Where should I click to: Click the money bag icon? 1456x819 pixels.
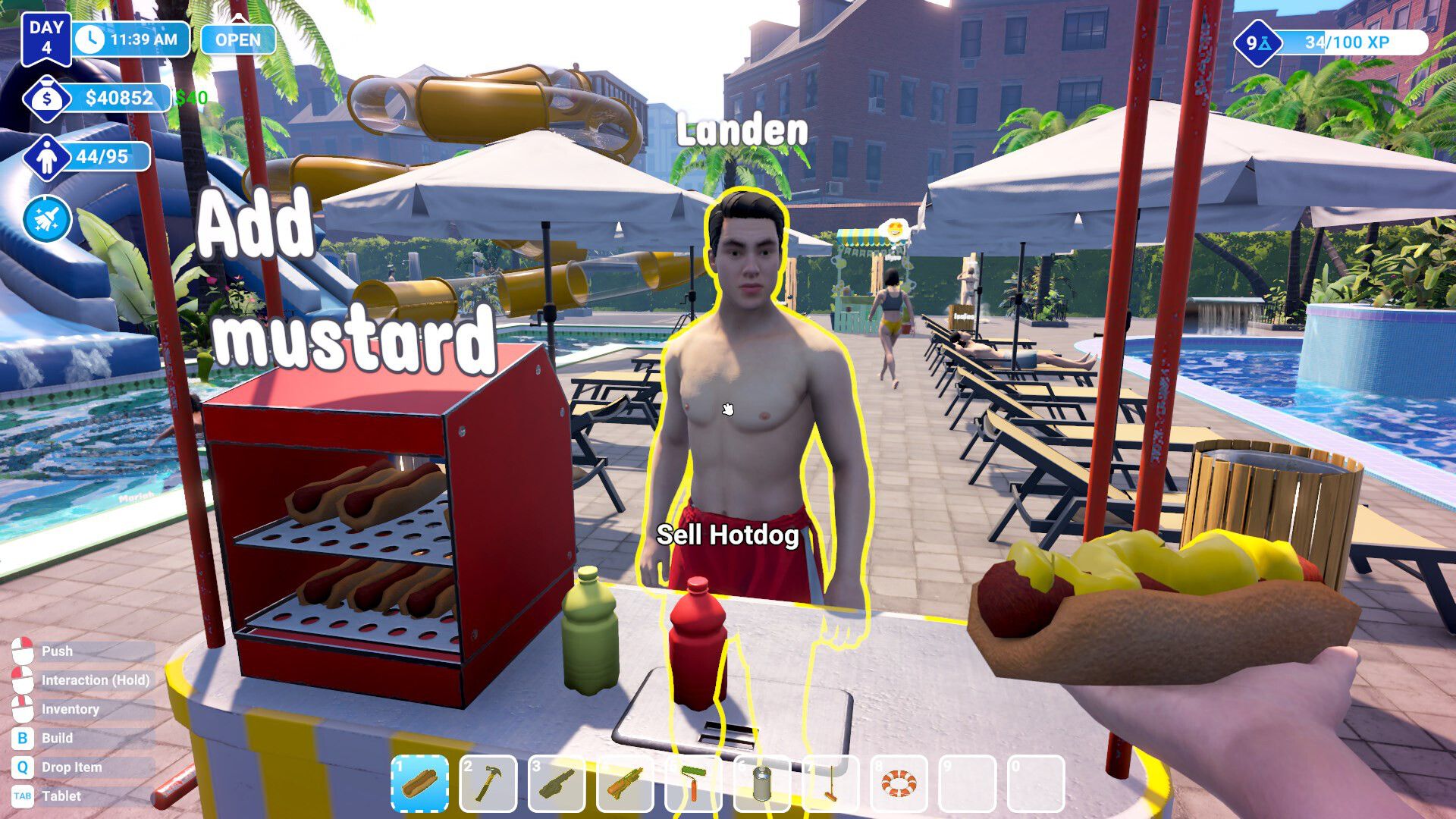tap(47, 99)
